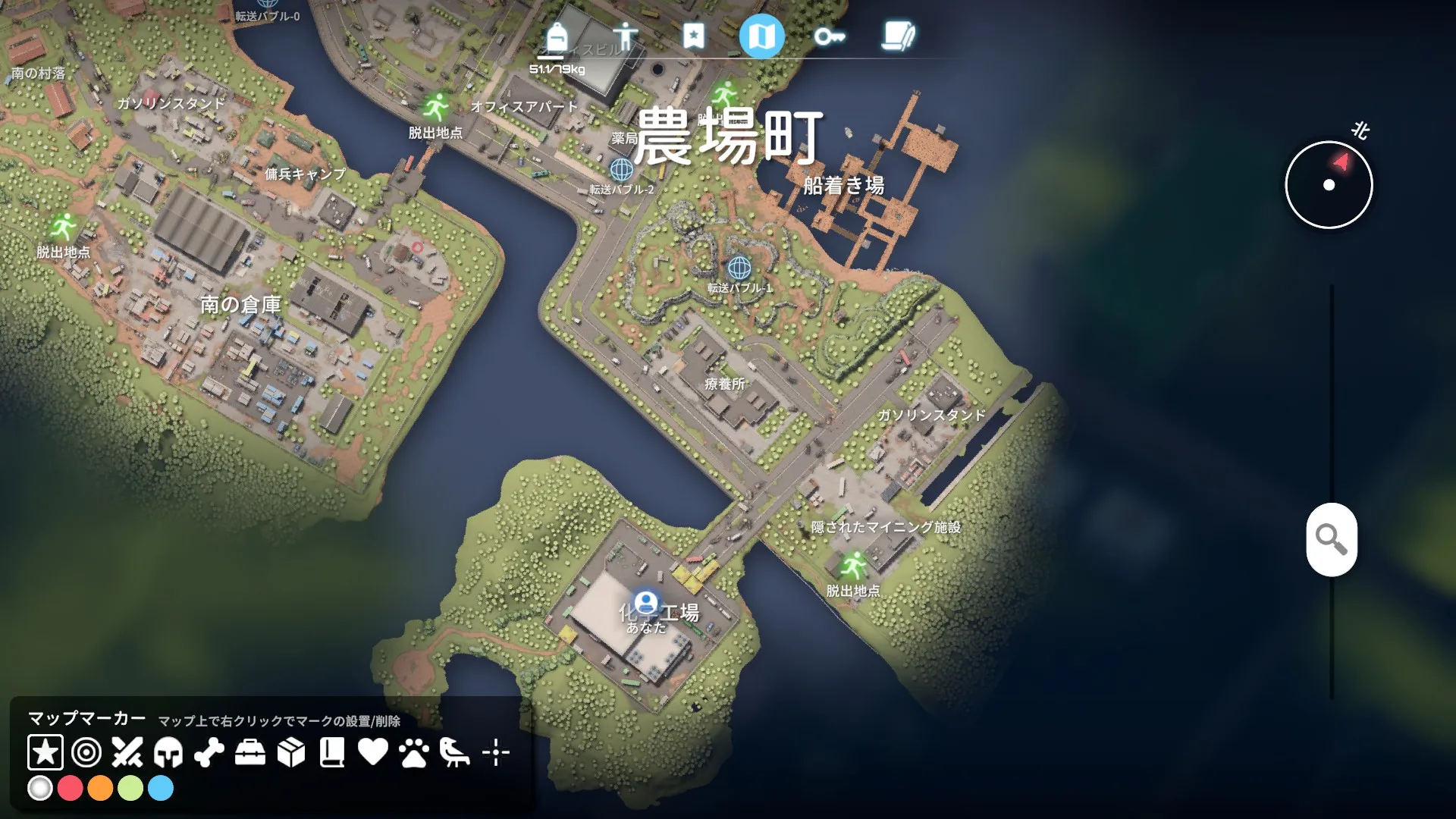Image resolution: width=1456 pixels, height=819 pixels.
Task: Pick the cardboard box marker
Action: [x=291, y=752]
